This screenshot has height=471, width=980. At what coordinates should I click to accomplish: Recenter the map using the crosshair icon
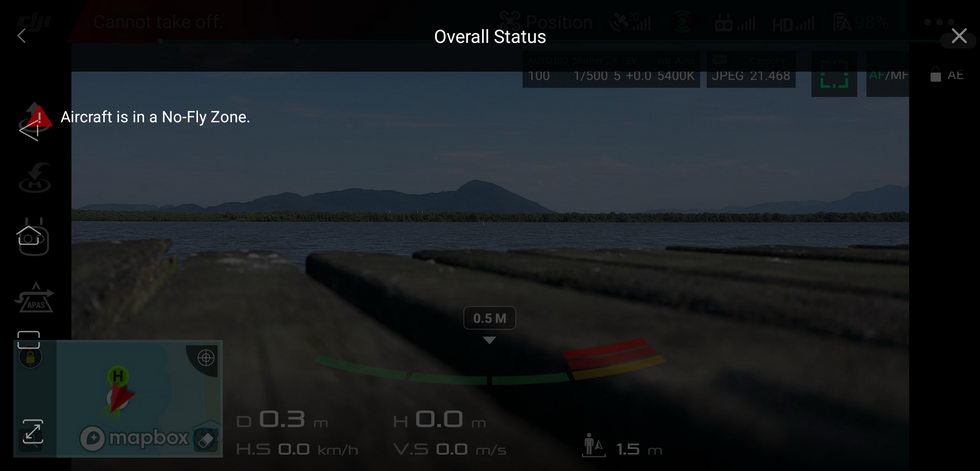(x=206, y=357)
